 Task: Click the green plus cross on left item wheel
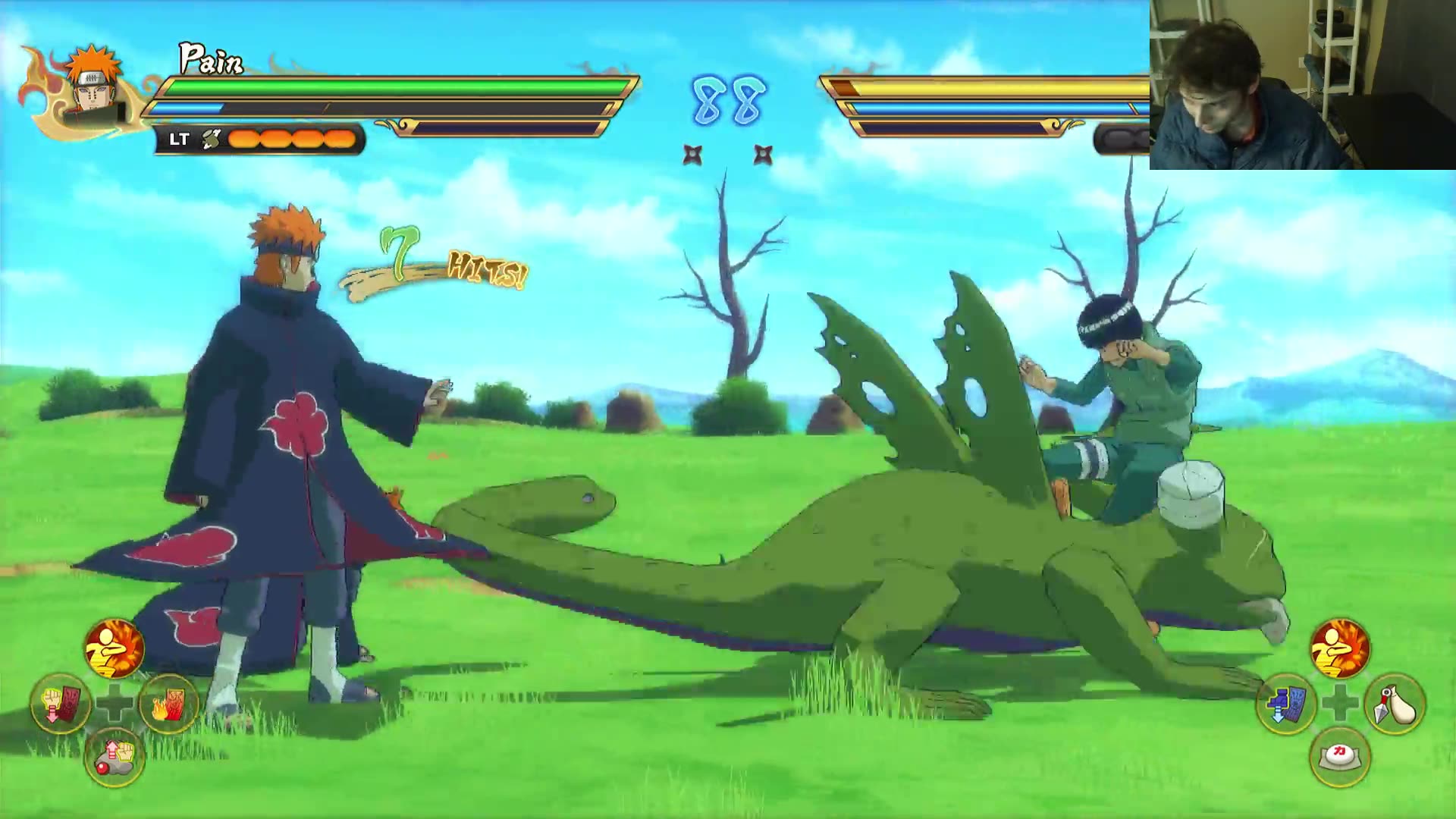[x=115, y=704]
